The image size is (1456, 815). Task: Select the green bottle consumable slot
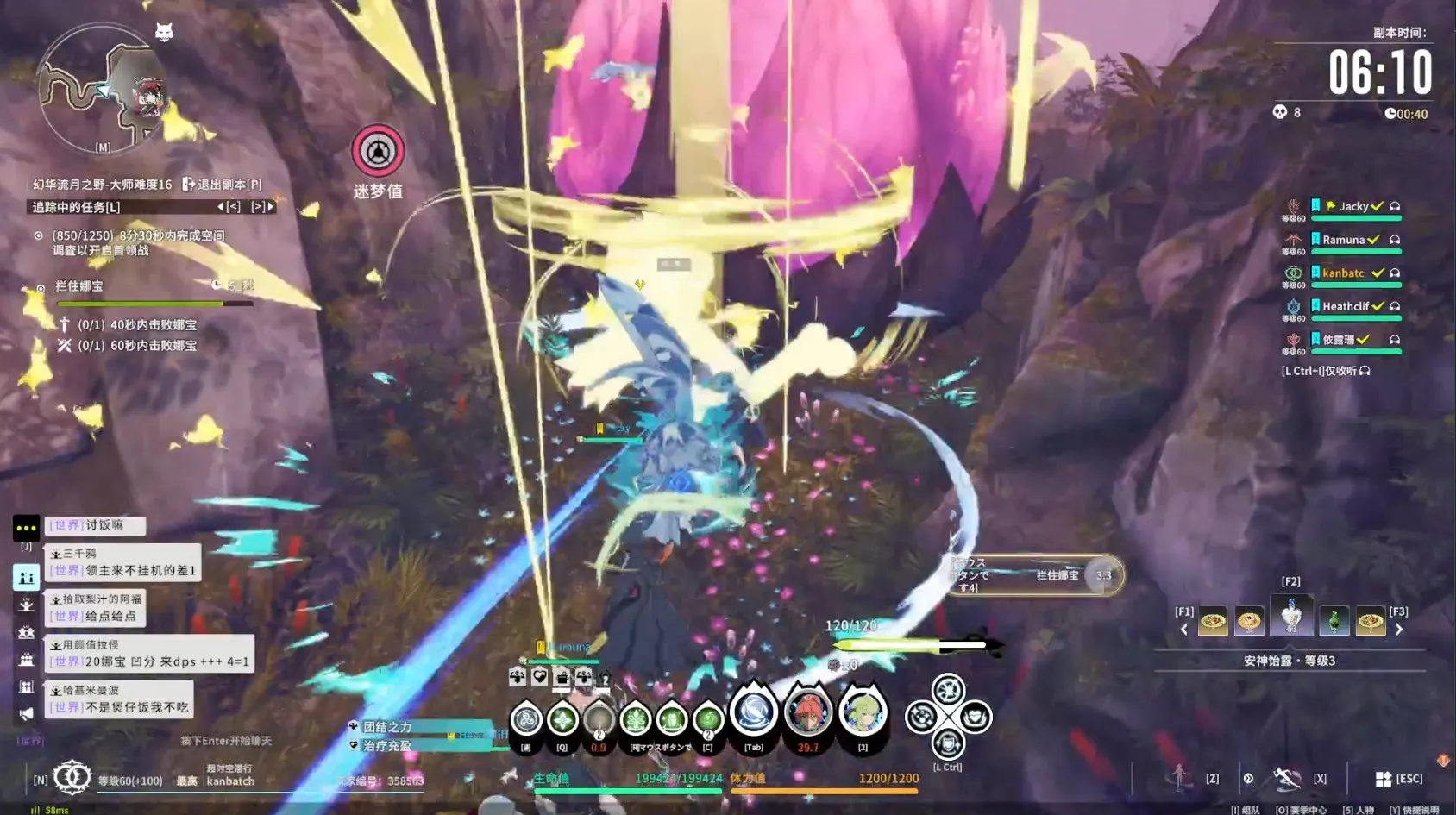[x=1334, y=620]
